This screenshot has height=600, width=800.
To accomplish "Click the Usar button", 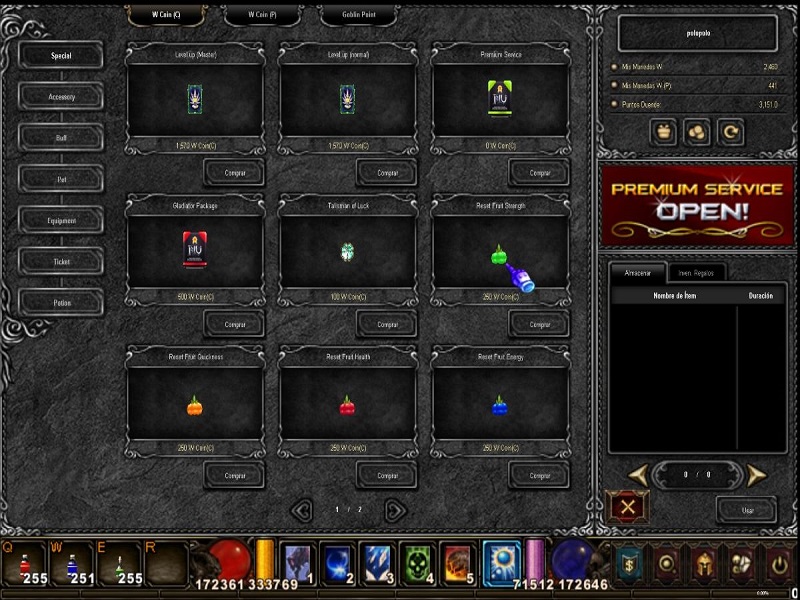I will [746, 510].
